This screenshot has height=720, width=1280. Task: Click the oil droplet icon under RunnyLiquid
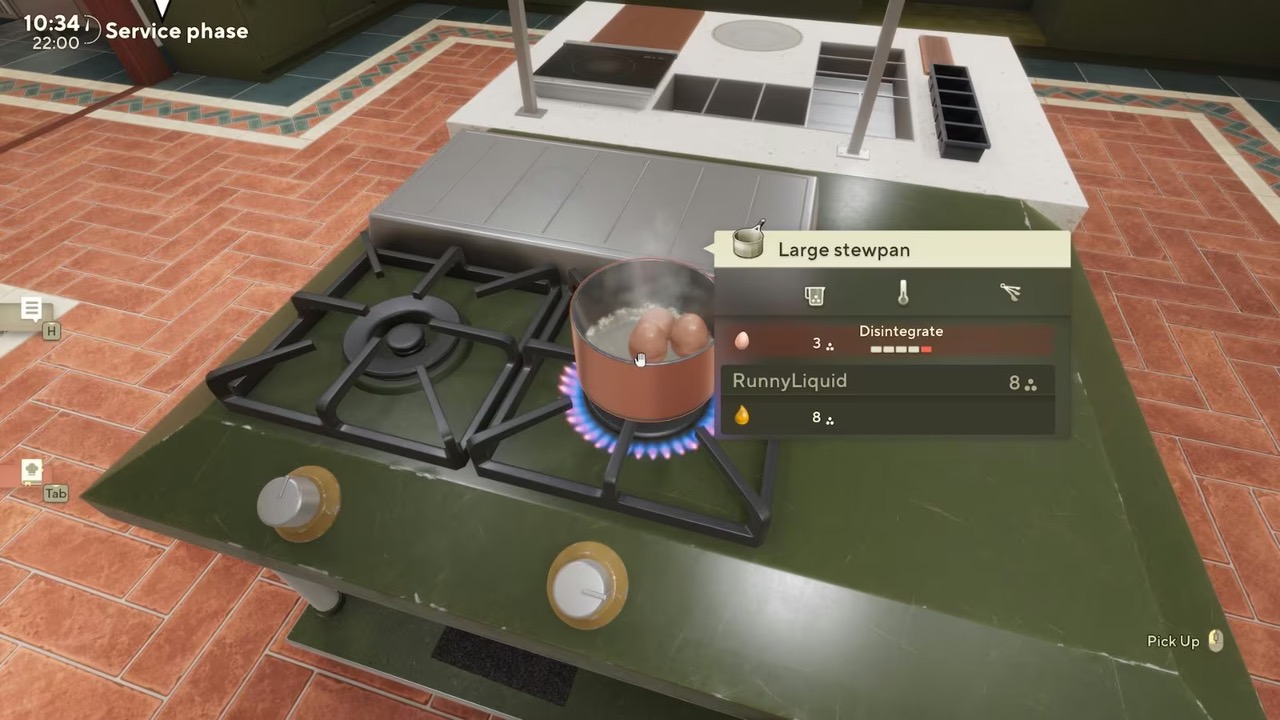[741, 417]
